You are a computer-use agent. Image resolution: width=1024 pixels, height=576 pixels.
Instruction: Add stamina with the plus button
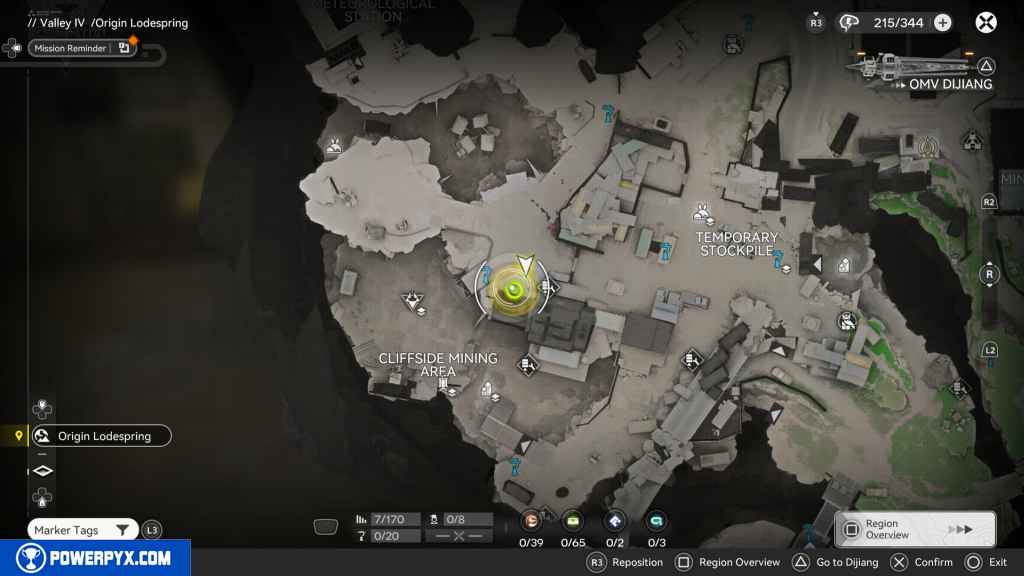[942, 22]
